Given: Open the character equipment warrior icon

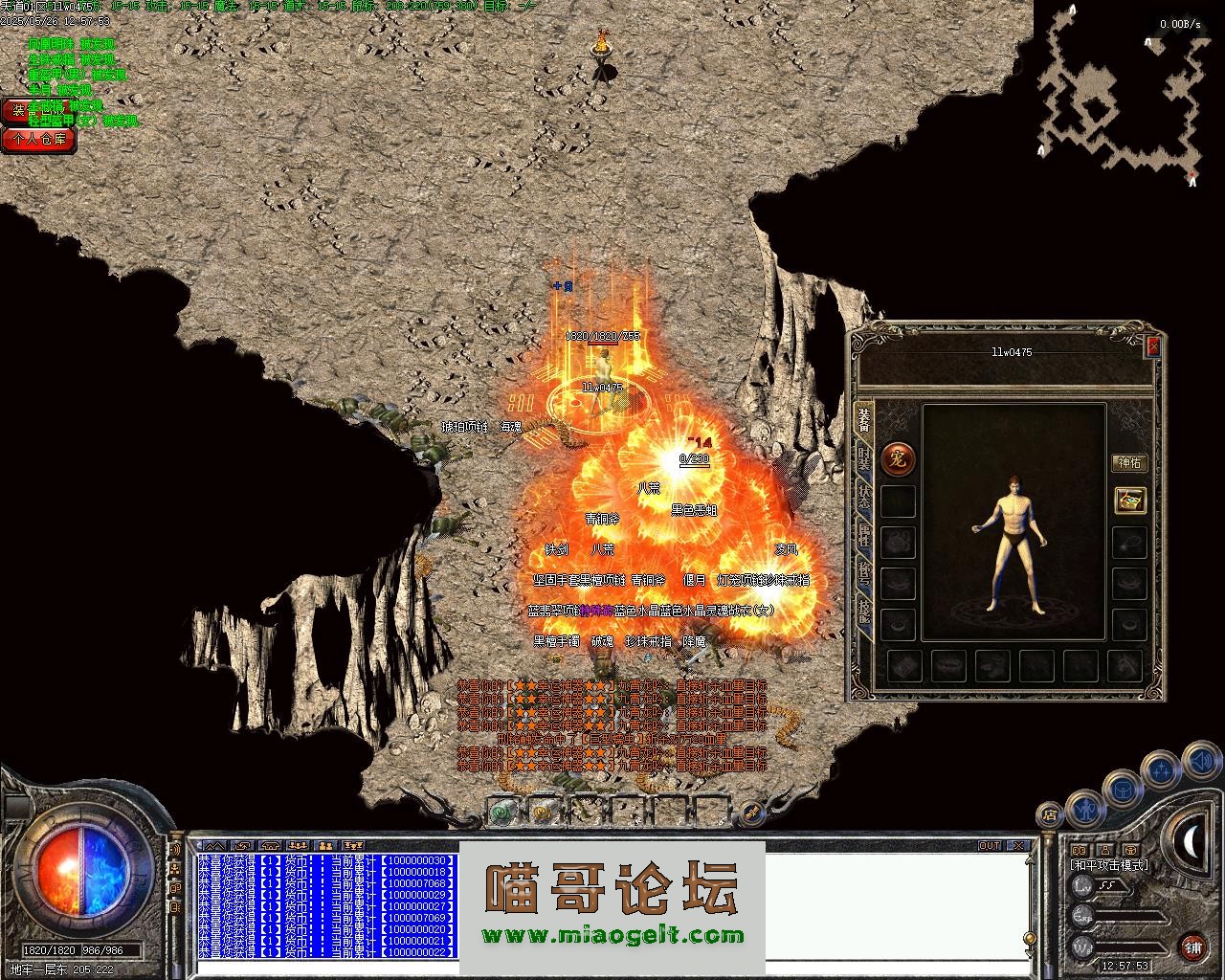Looking at the screenshot, I should tap(1084, 807).
